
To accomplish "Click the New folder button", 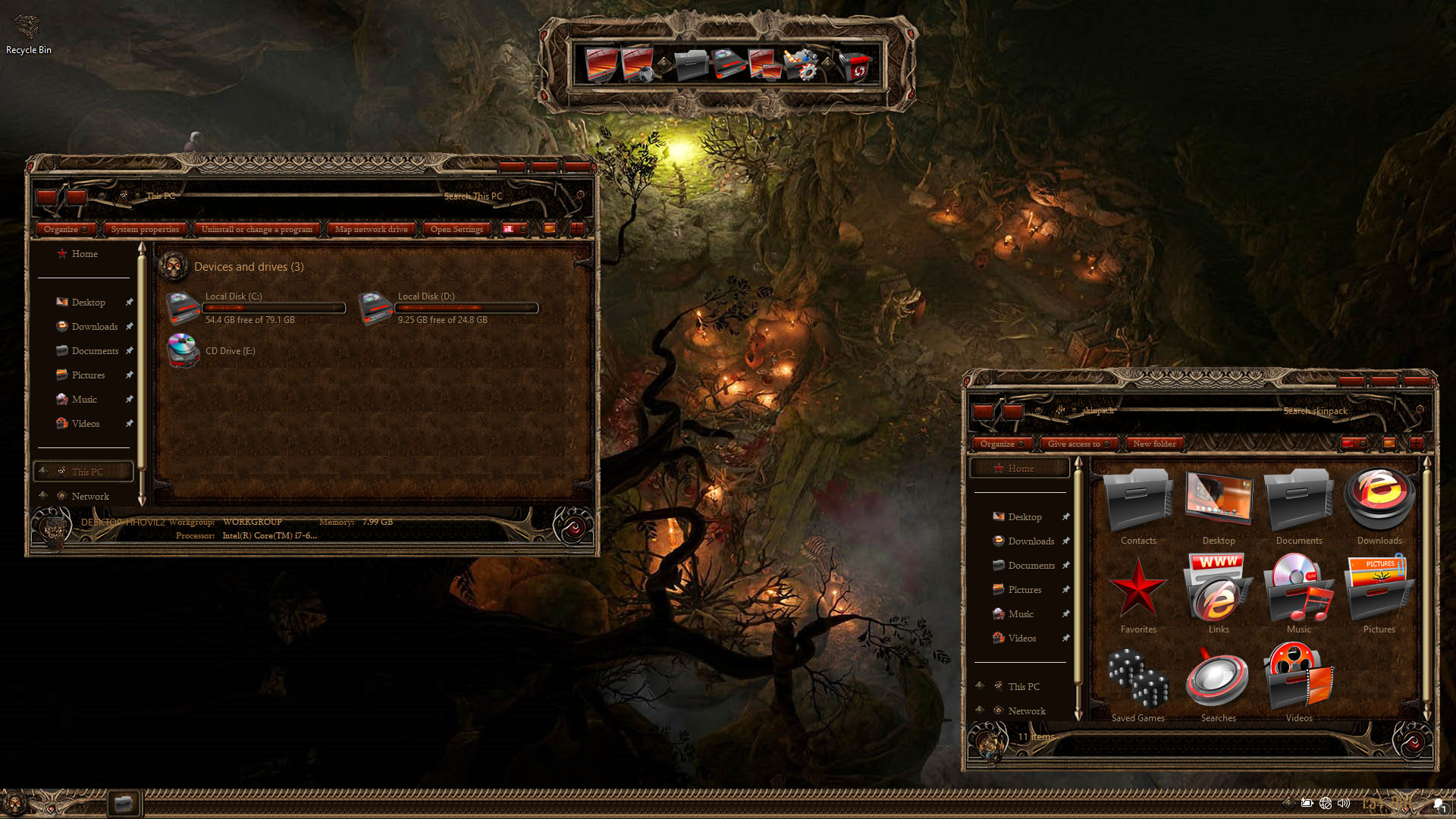I will click(x=1154, y=444).
